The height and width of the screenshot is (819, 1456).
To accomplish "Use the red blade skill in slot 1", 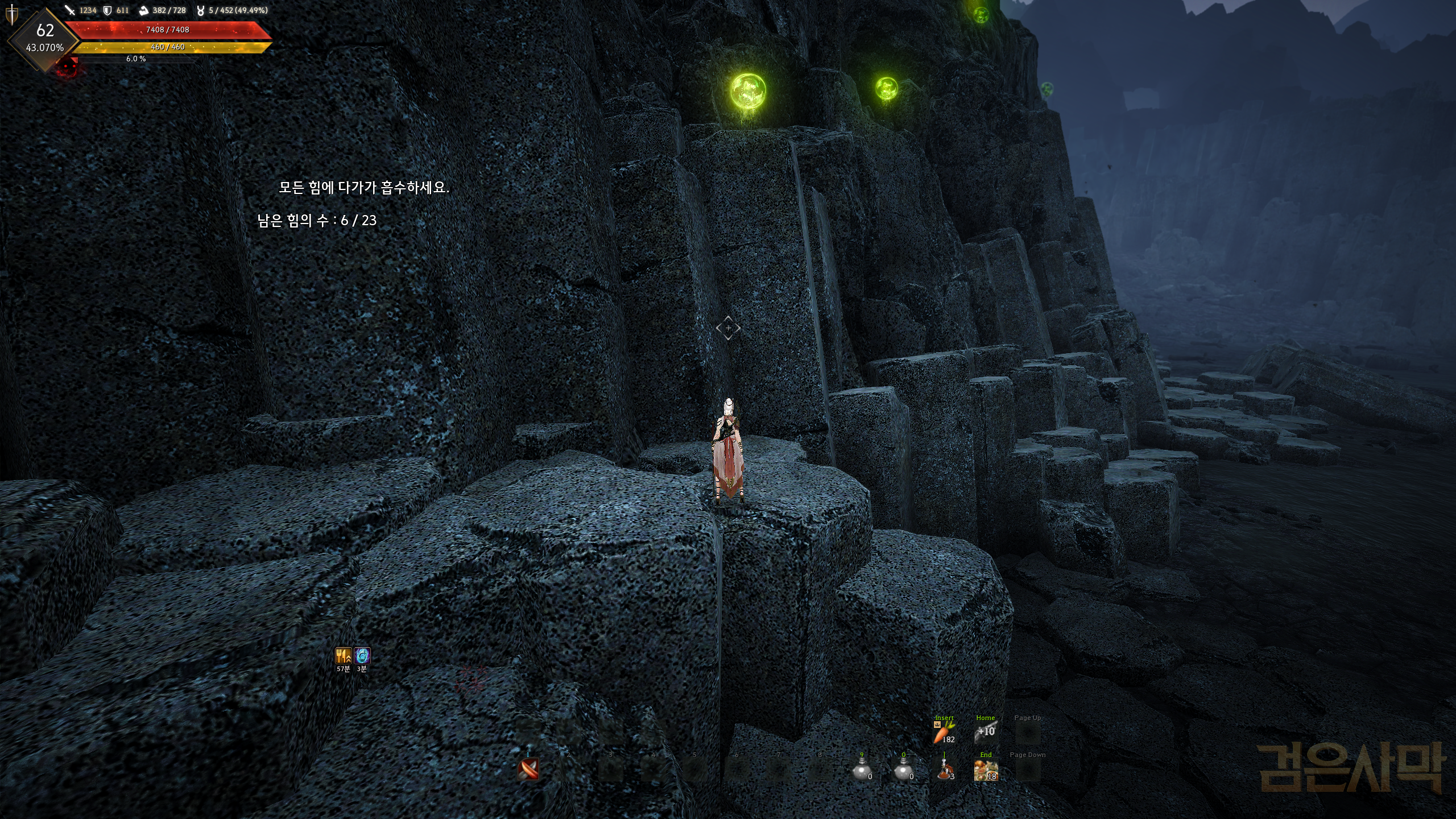I will 528,770.
